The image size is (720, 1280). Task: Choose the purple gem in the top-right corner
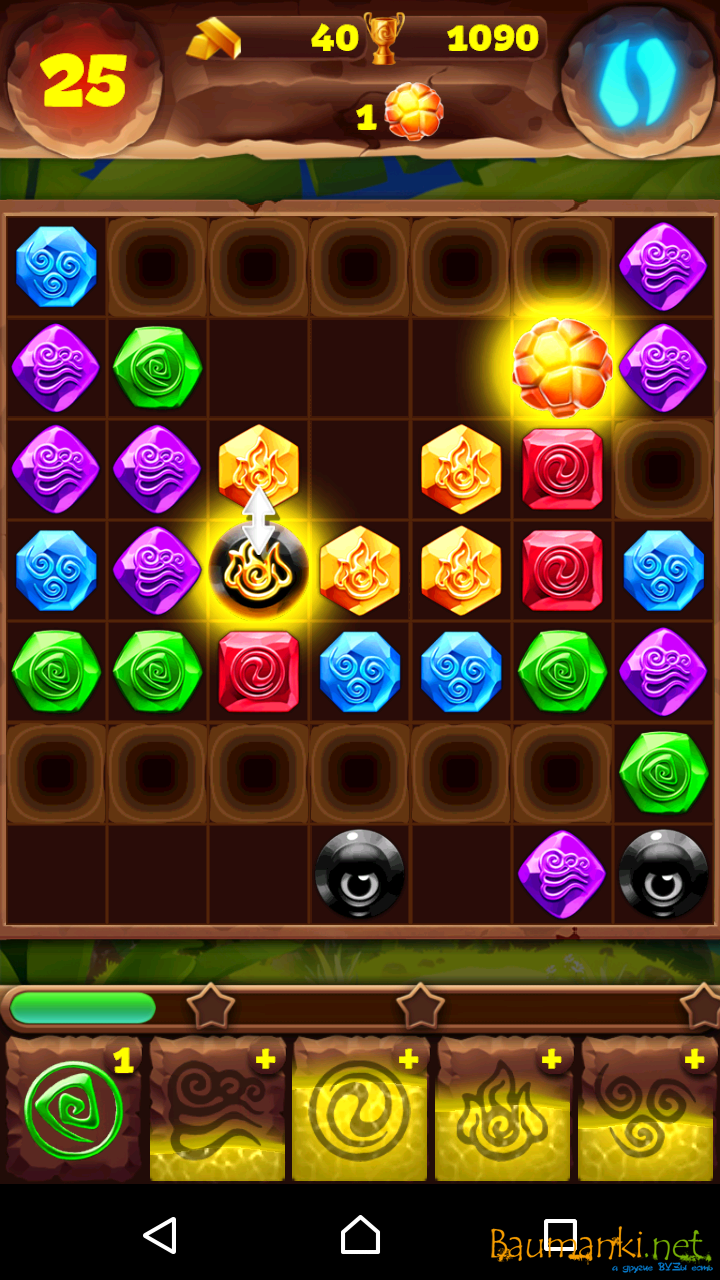(663, 267)
